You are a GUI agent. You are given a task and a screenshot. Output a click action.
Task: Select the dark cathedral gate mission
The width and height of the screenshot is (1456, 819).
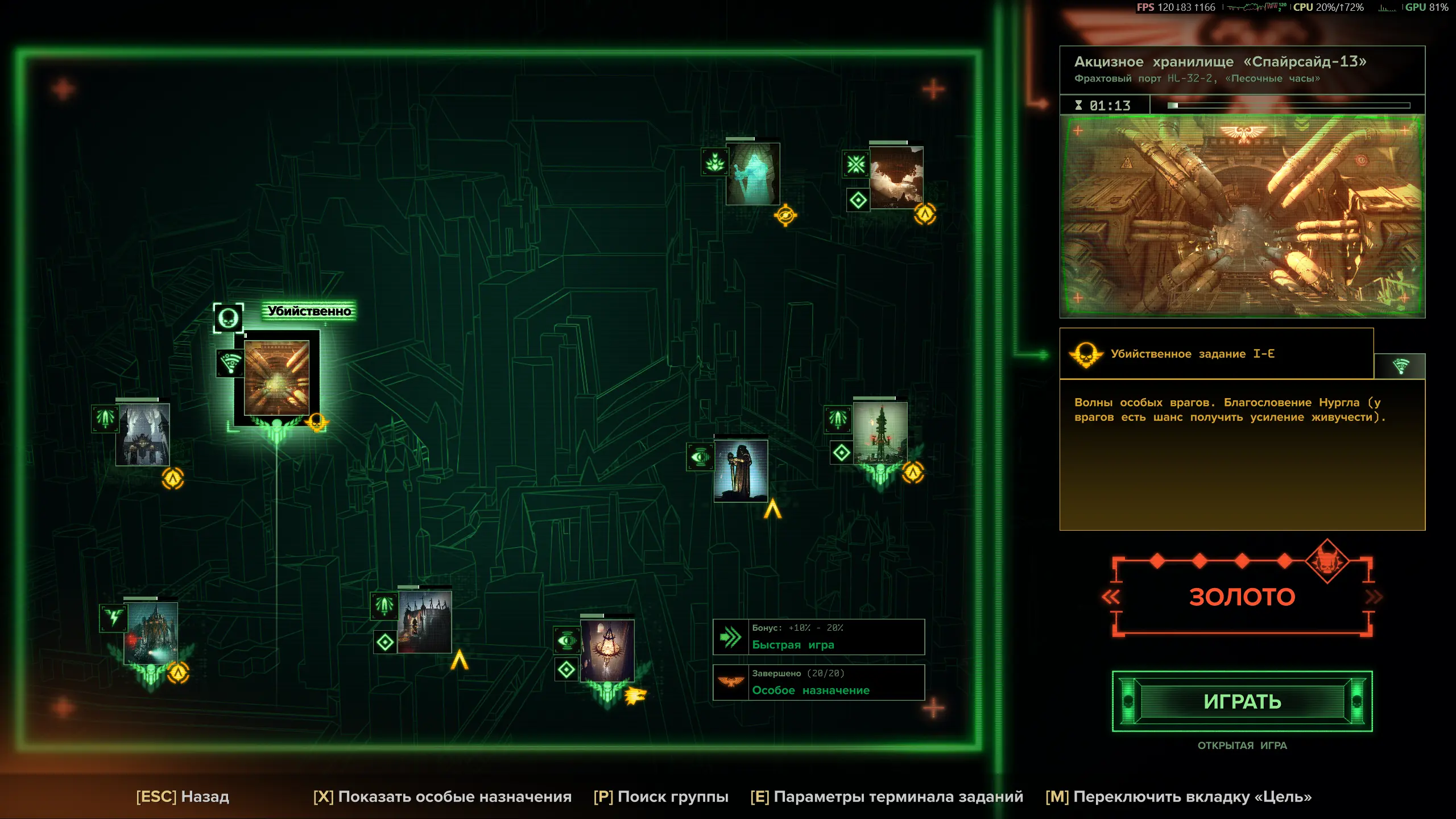coord(142,435)
